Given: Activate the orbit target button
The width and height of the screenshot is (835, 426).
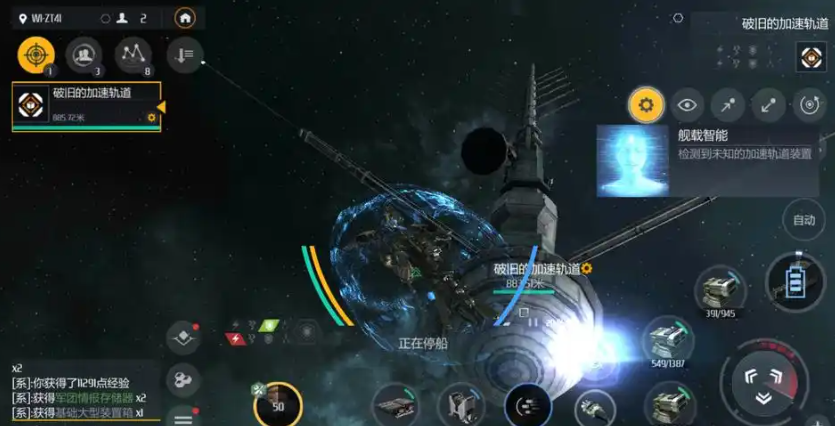Looking at the screenshot, I should click(x=809, y=104).
